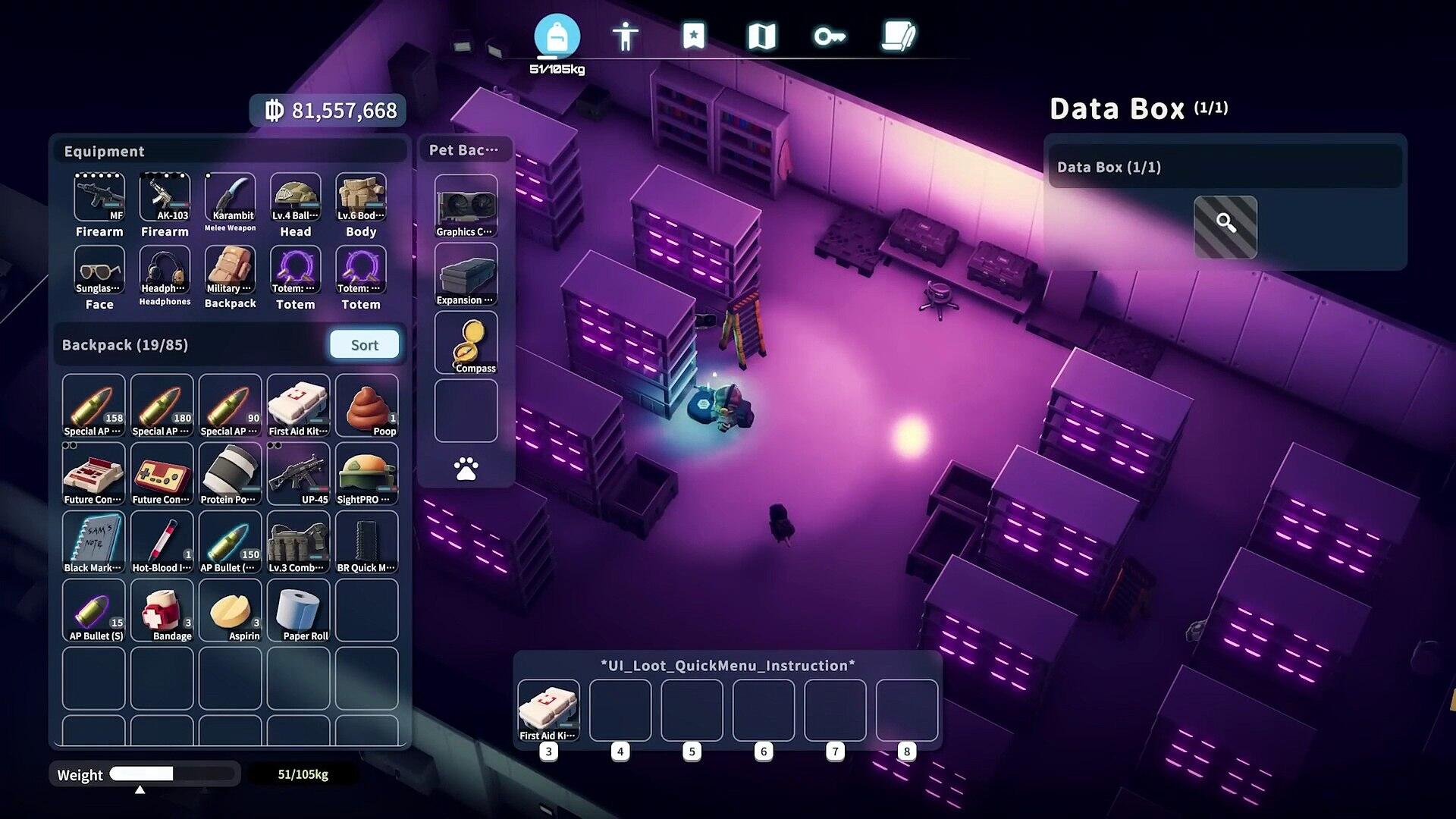
Task: Select the Paper Roll item
Action: pos(298,610)
